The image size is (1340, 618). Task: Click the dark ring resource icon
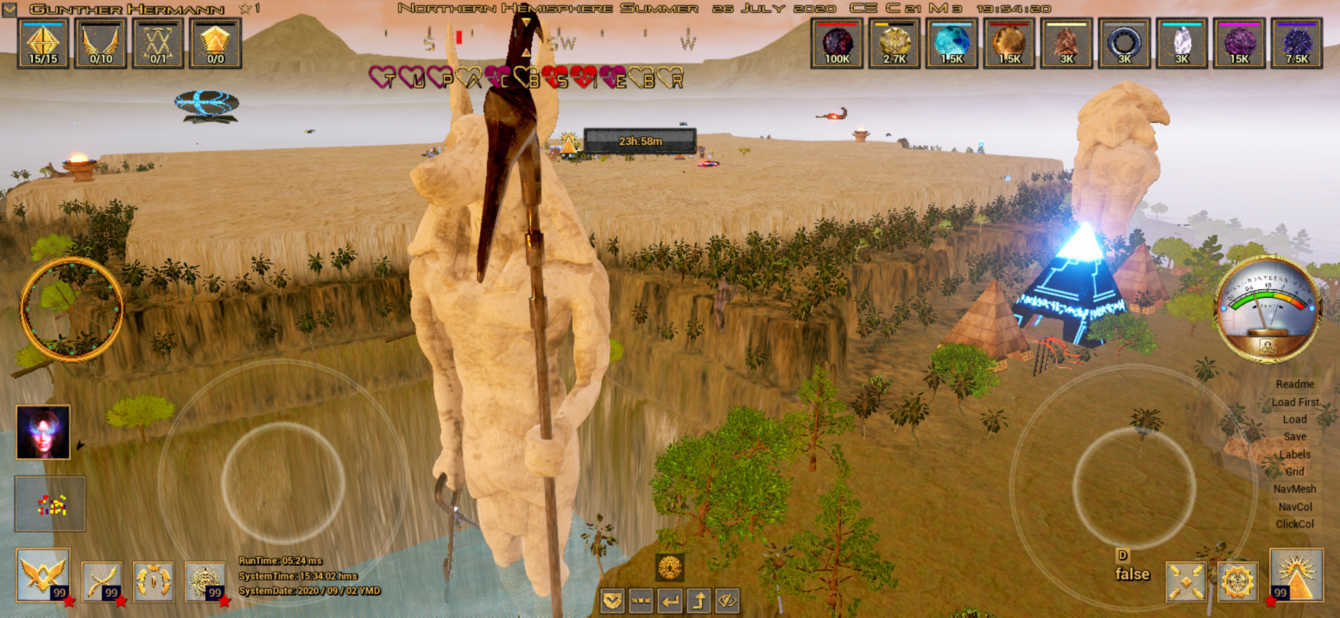click(1124, 43)
